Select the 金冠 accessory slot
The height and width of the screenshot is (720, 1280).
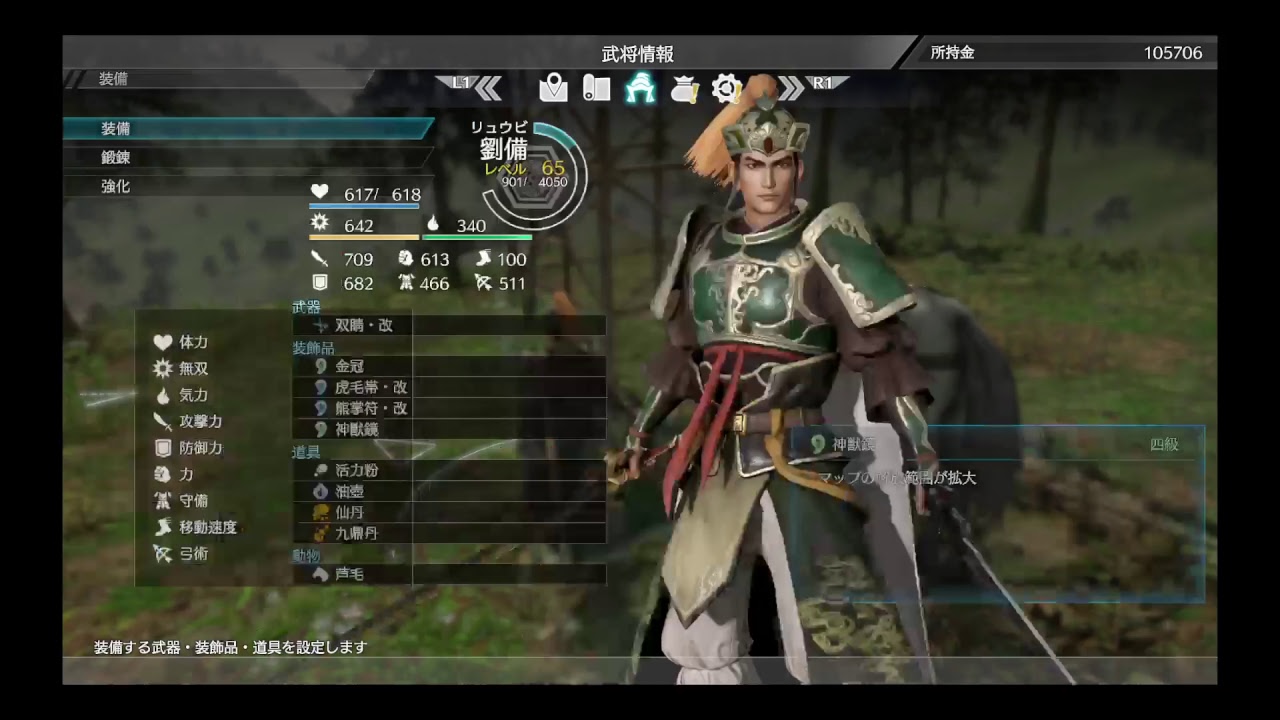click(x=450, y=366)
